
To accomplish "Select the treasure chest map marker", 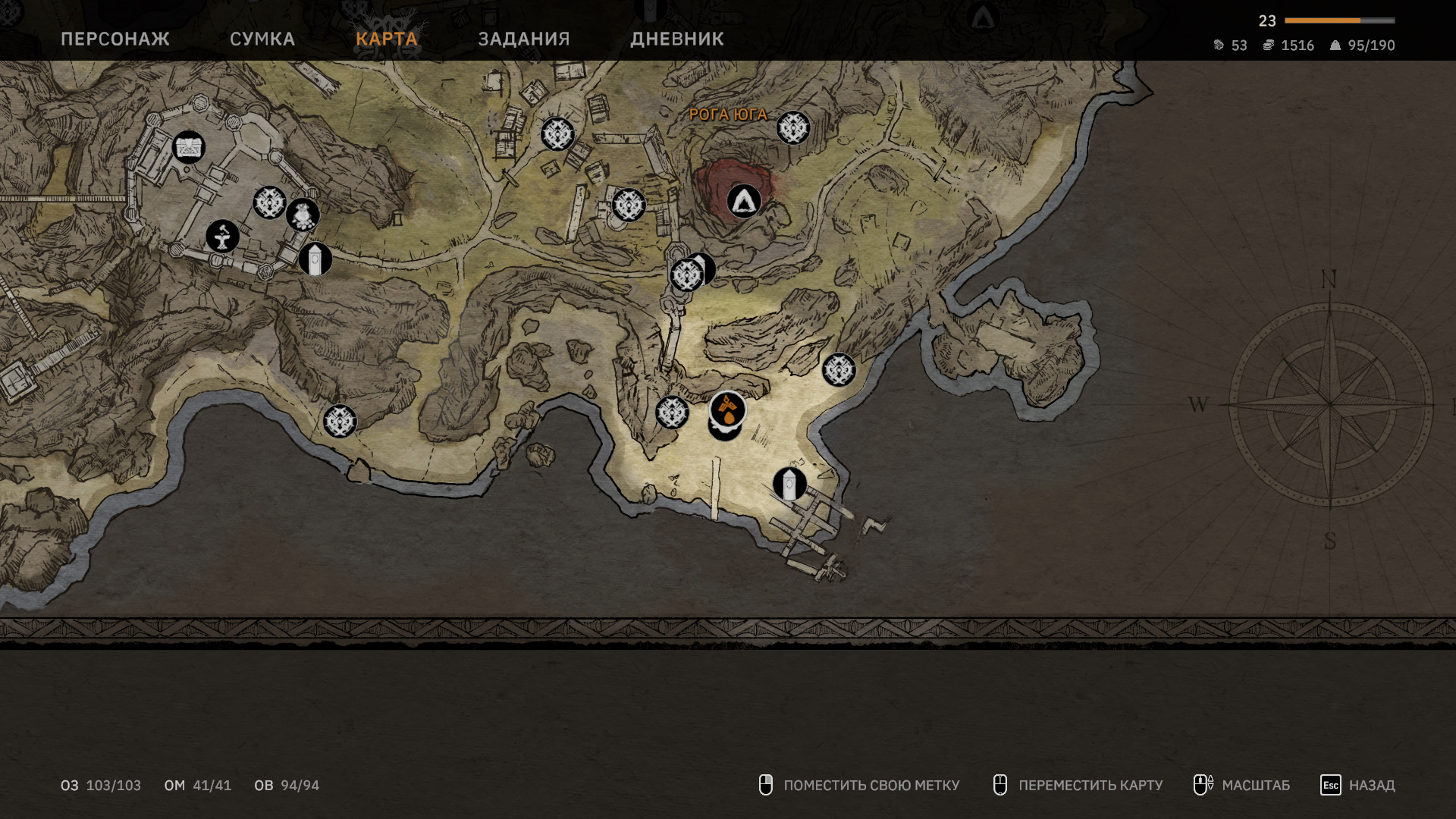I will click(x=189, y=147).
